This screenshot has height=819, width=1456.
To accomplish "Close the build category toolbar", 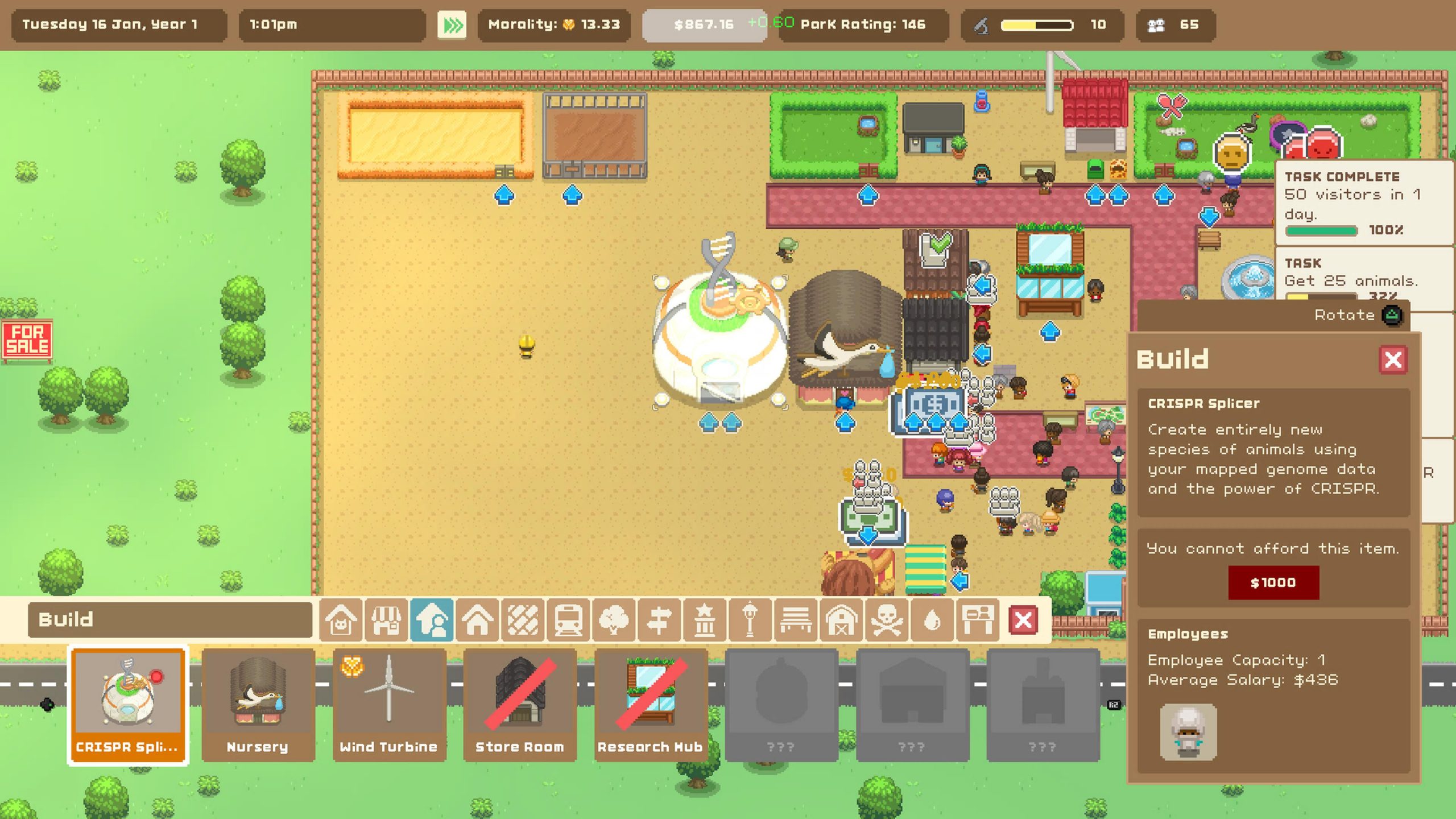I will [1023, 619].
